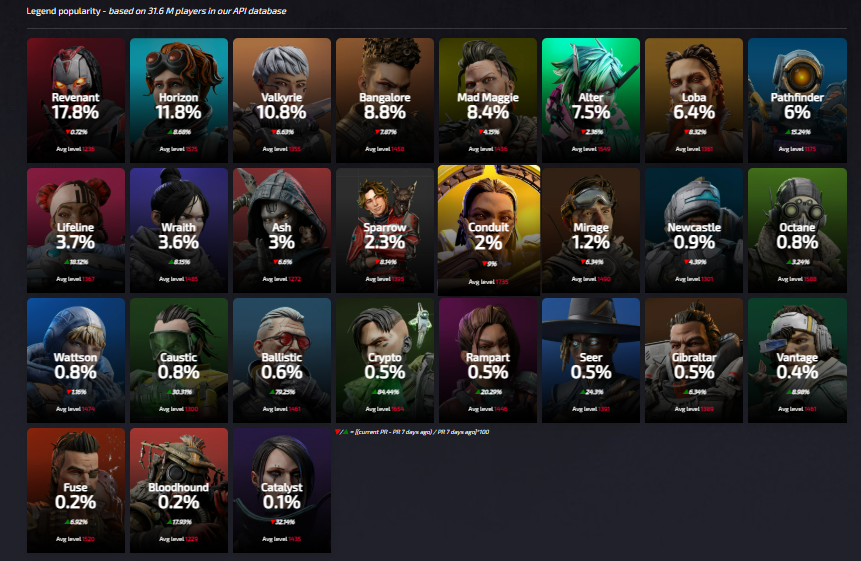Viewport: 861px width, 561px height.
Task: Choose the Seer legend tile
Action: [591, 360]
